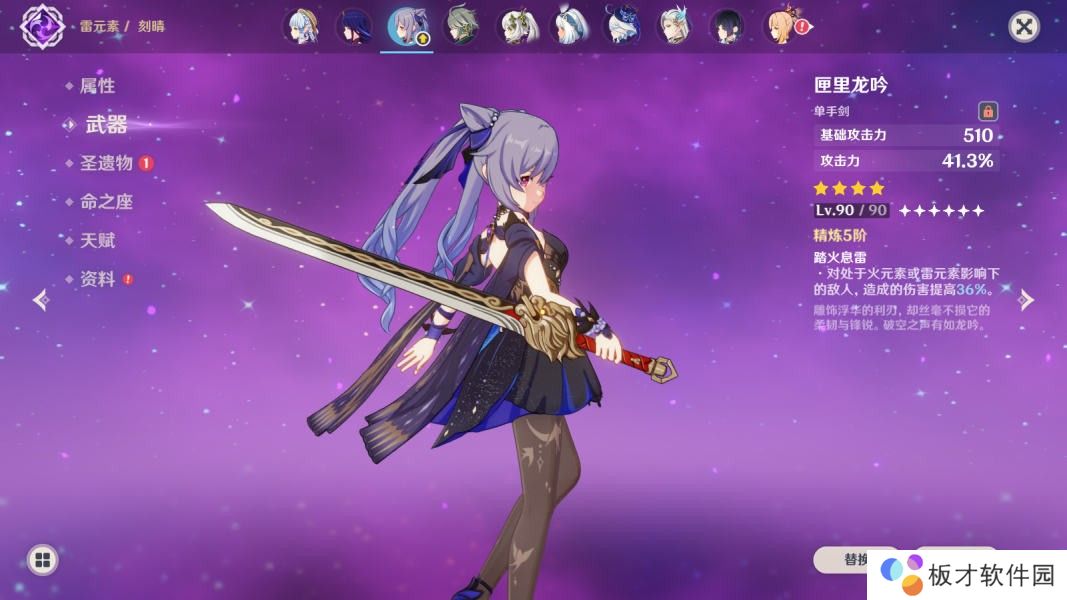Switch to the next character with the right arrow
This screenshot has width=1067, height=600.
(x=1026, y=300)
